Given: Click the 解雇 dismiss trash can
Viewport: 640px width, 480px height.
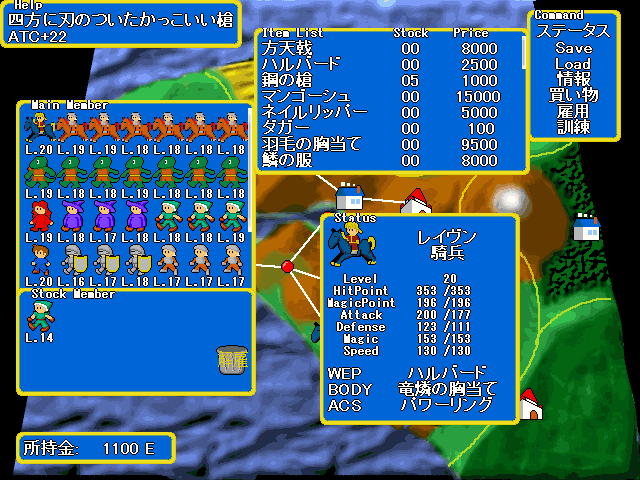Looking at the screenshot, I should pos(231,360).
